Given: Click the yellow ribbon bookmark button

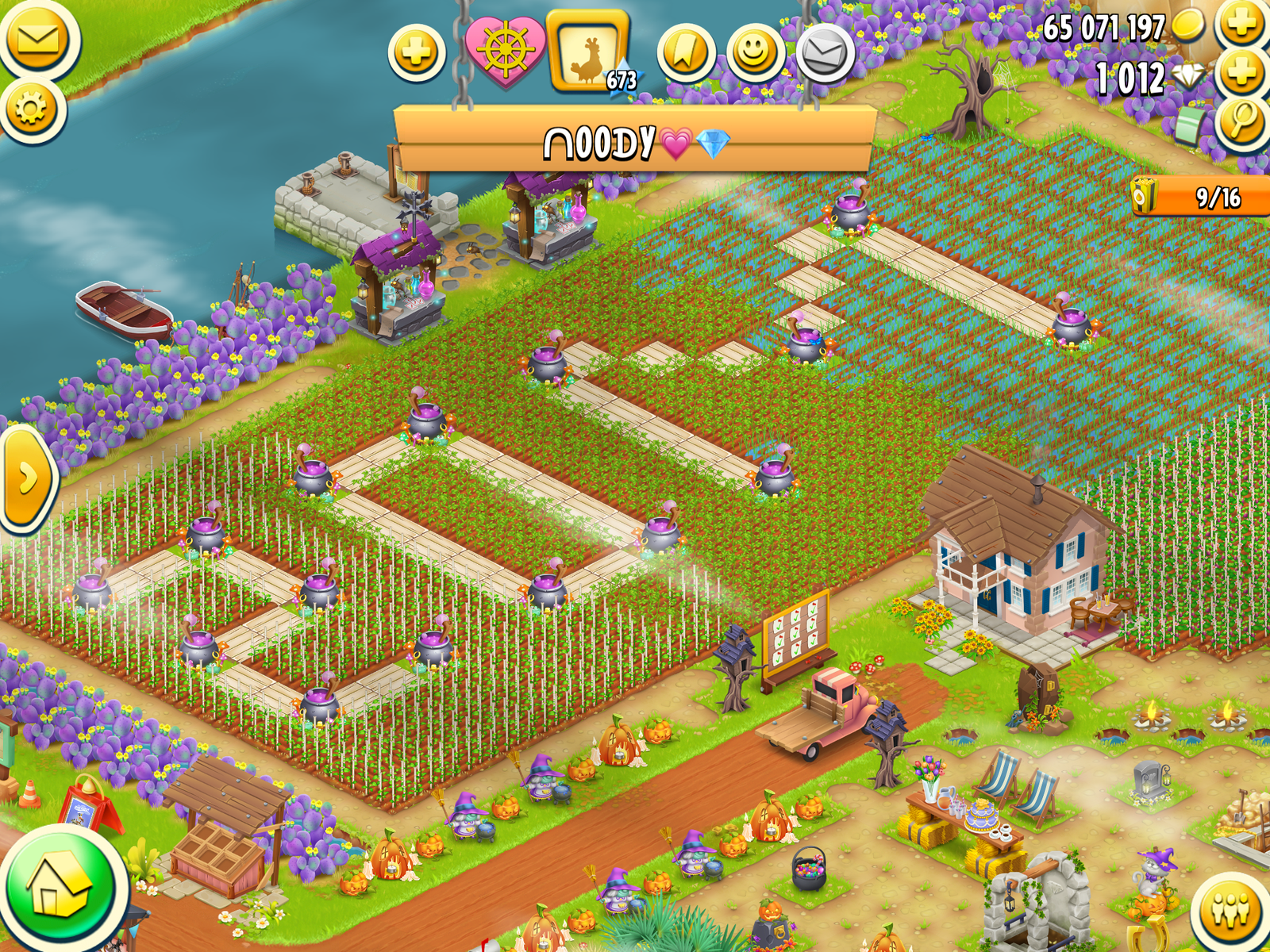Looking at the screenshot, I should point(686,53).
